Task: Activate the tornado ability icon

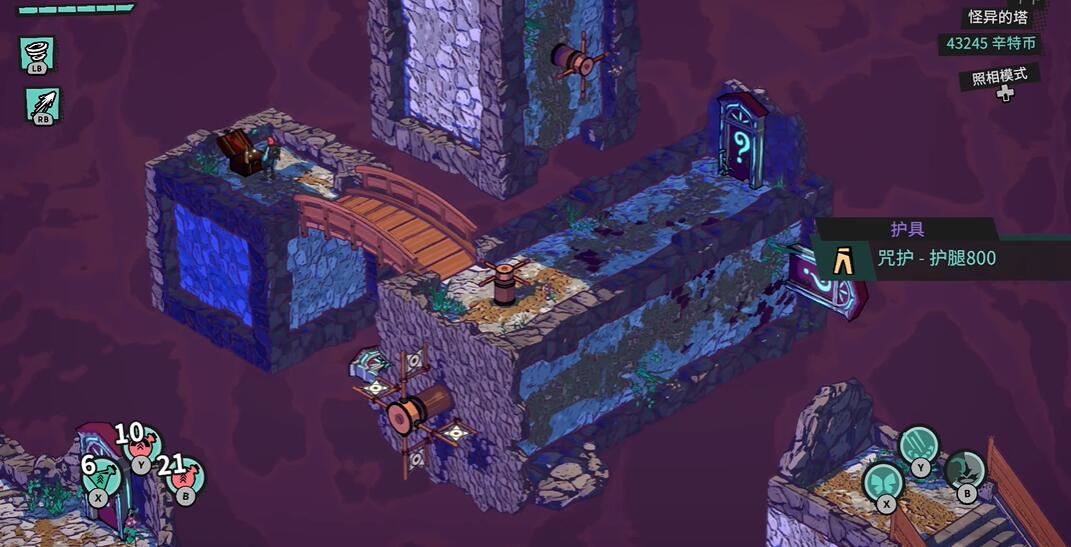Action: (38, 52)
